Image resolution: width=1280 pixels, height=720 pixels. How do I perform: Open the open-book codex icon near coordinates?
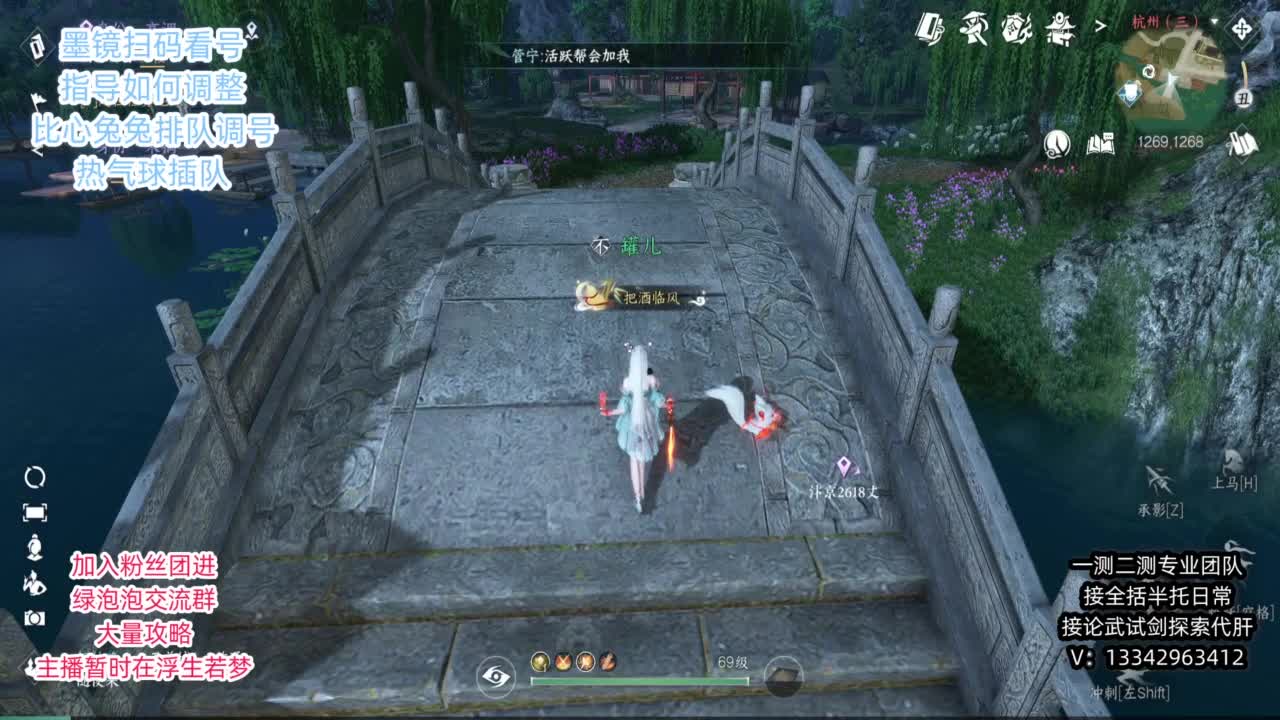pyautogui.click(x=1100, y=143)
